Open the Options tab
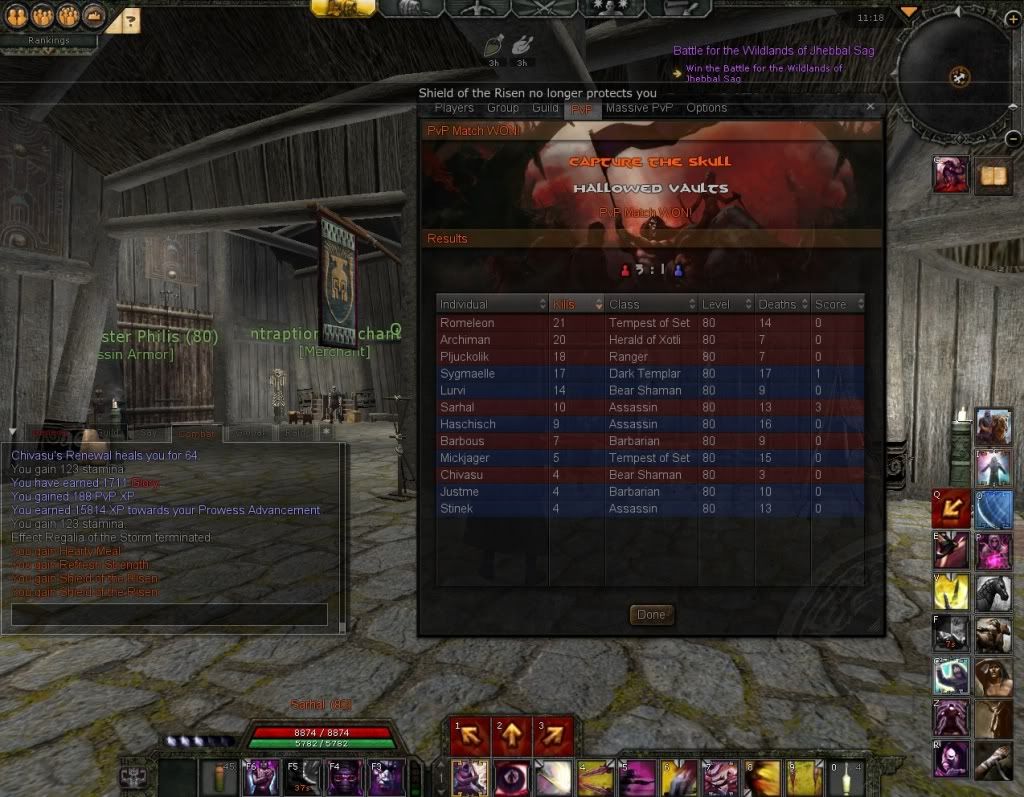Viewport: 1024px width, 797px height. click(x=706, y=108)
